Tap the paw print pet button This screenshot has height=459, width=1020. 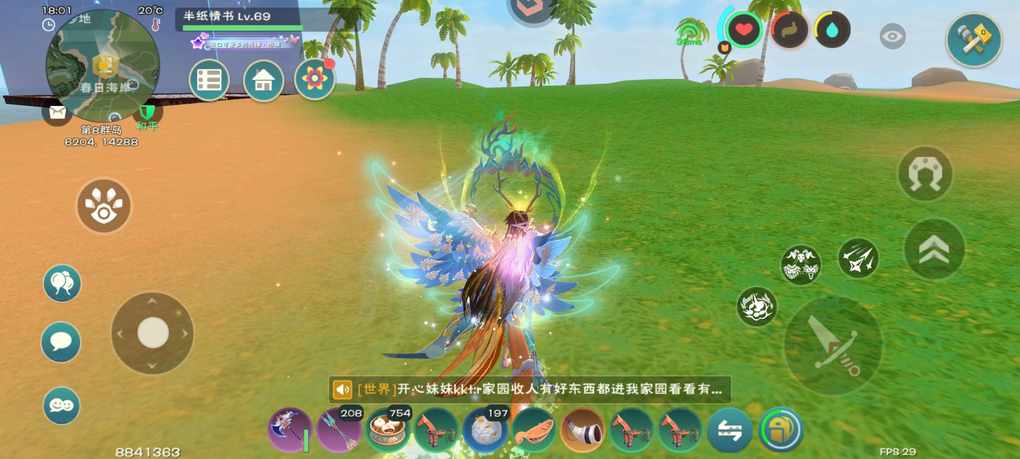pyautogui.click(x=104, y=206)
